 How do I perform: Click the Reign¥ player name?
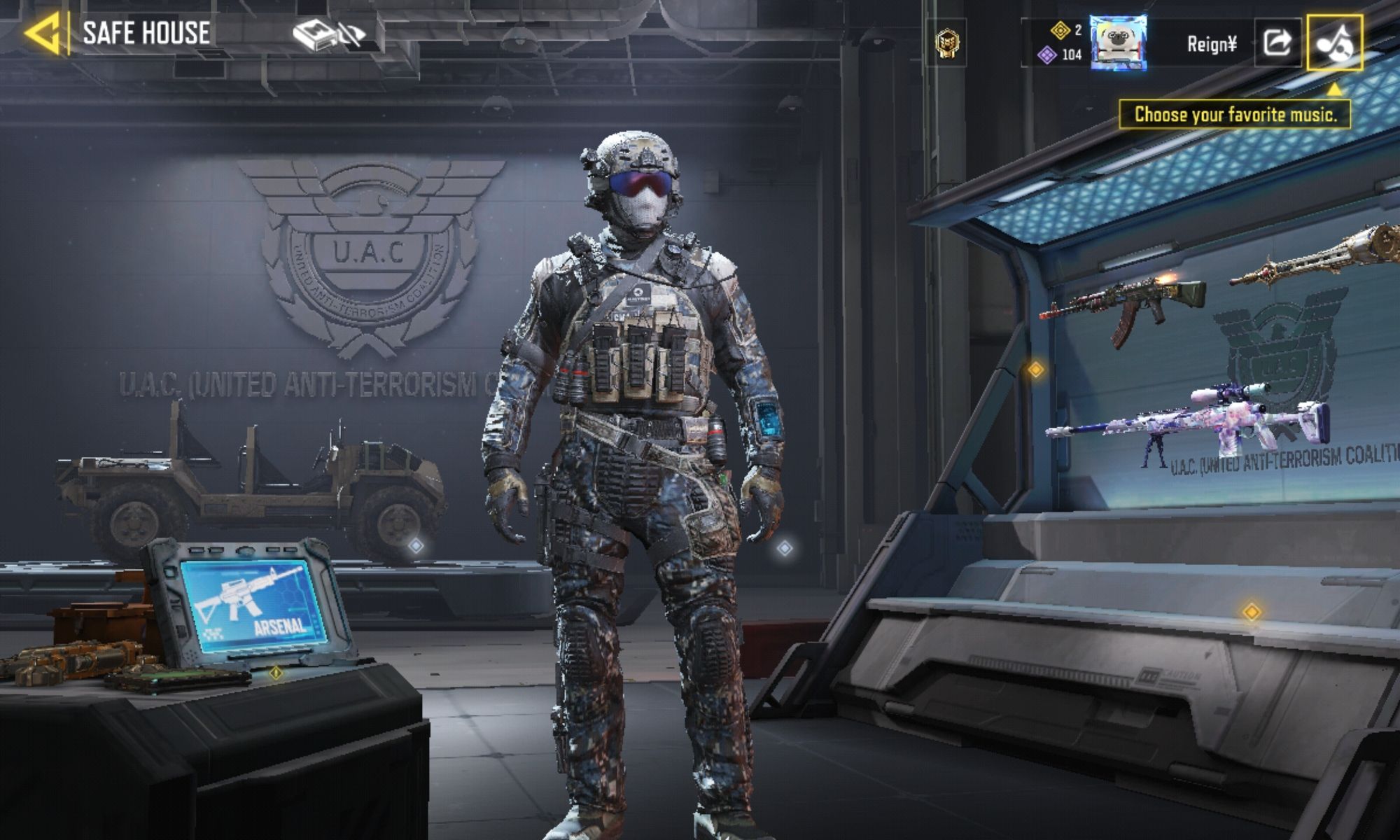[x=1212, y=45]
